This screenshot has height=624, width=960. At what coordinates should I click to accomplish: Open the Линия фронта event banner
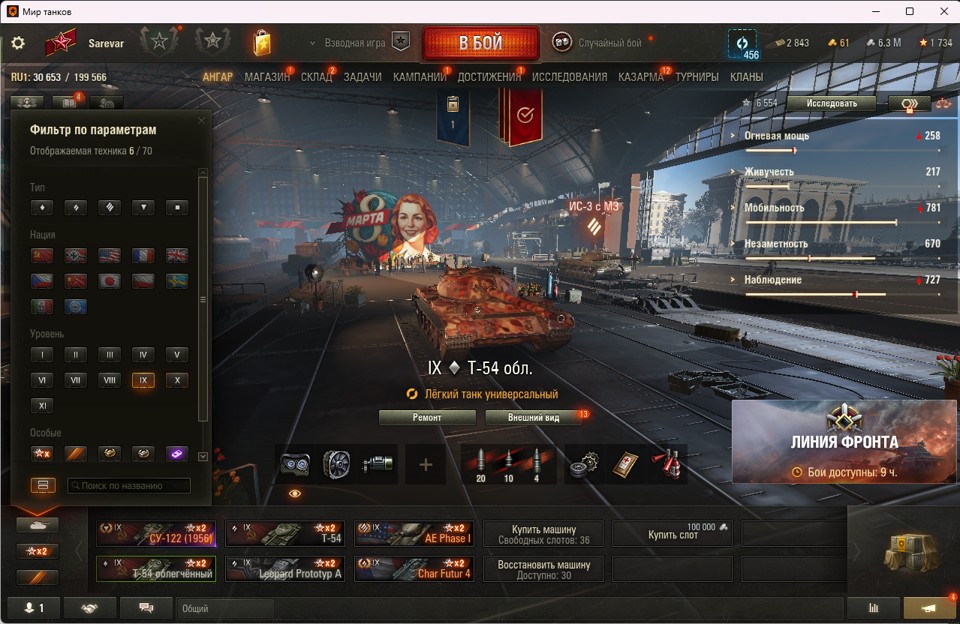(x=844, y=442)
